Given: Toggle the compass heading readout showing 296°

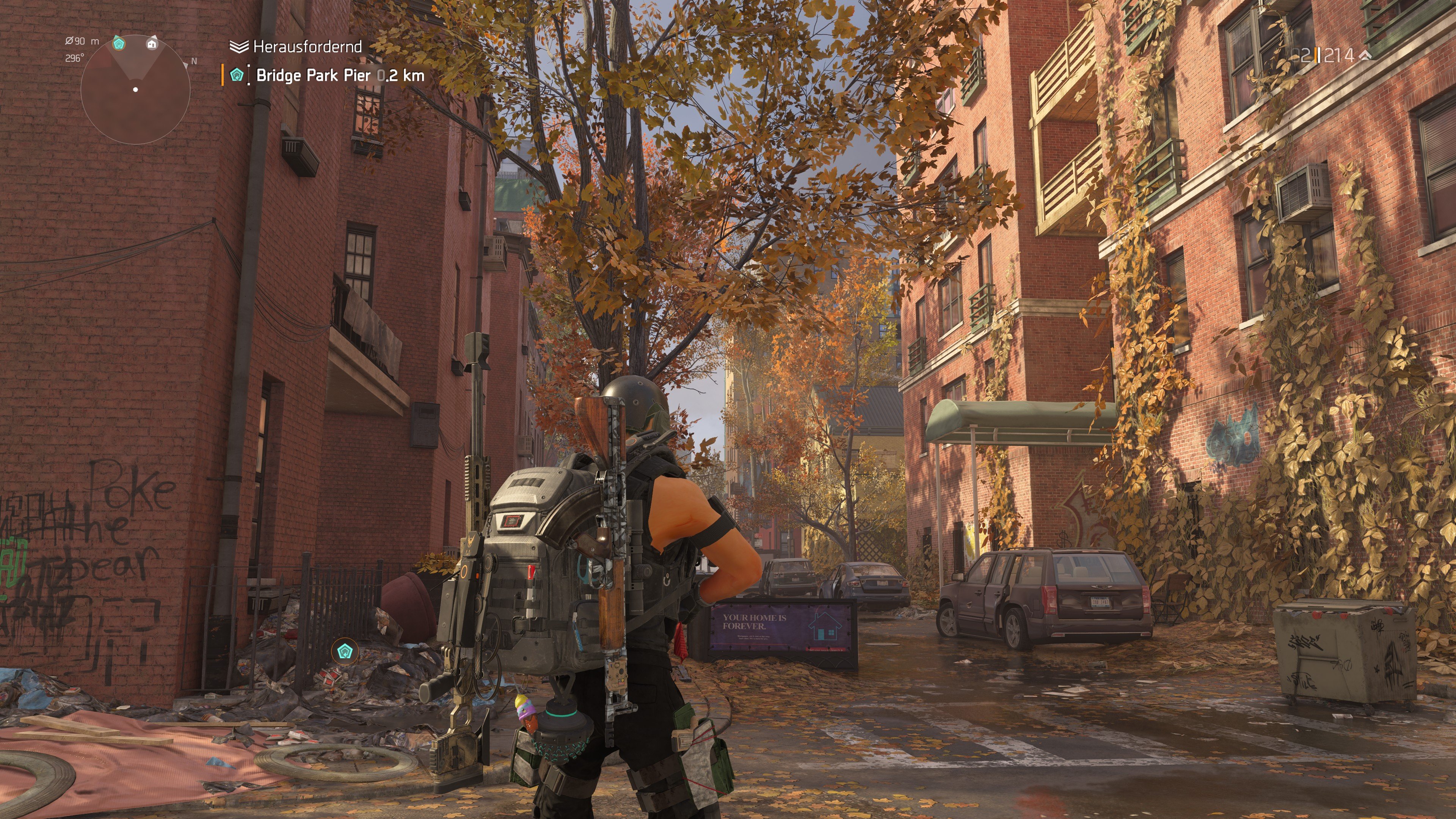Looking at the screenshot, I should (x=74, y=57).
